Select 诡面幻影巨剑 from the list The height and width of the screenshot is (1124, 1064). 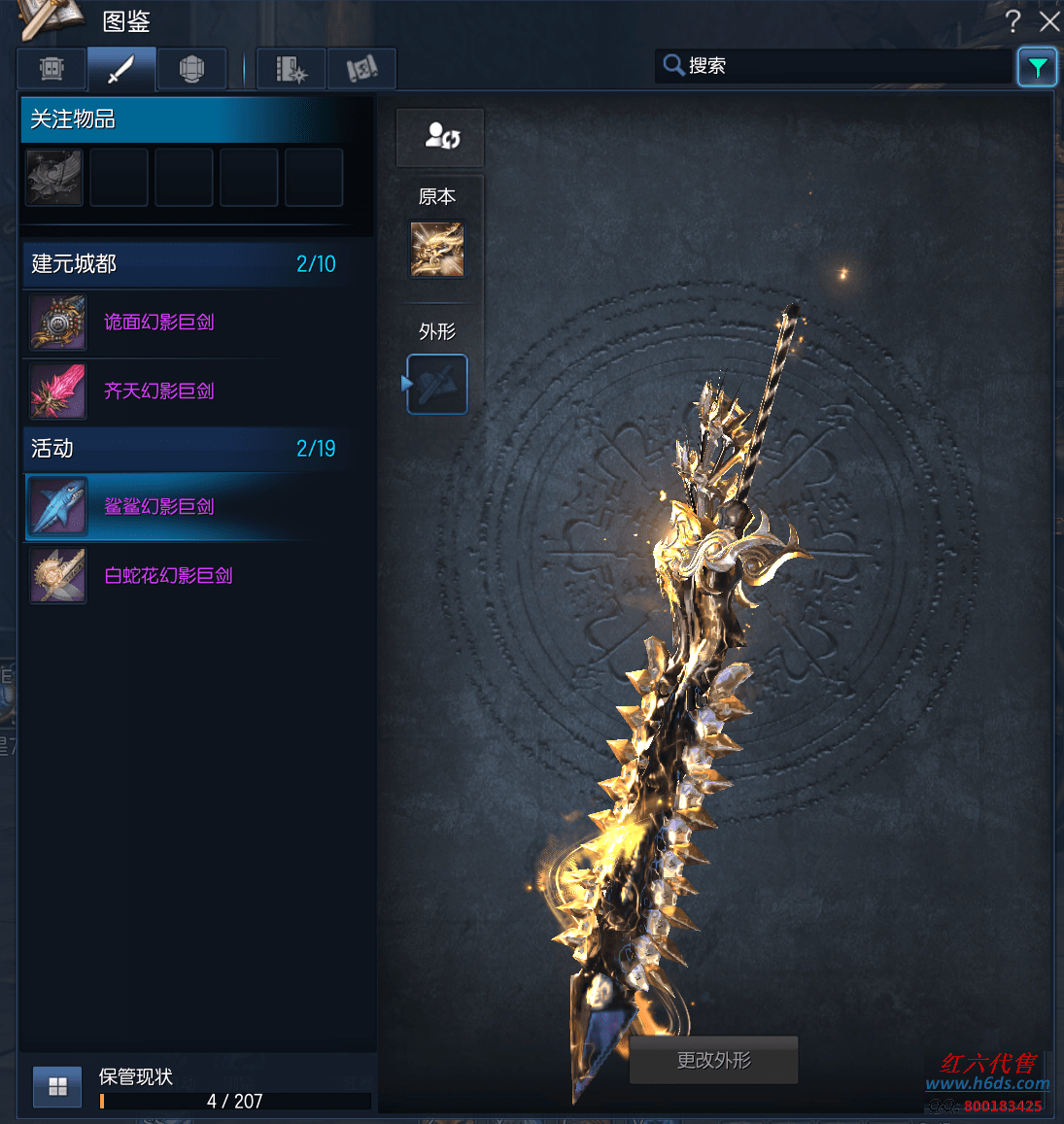(158, 323)
